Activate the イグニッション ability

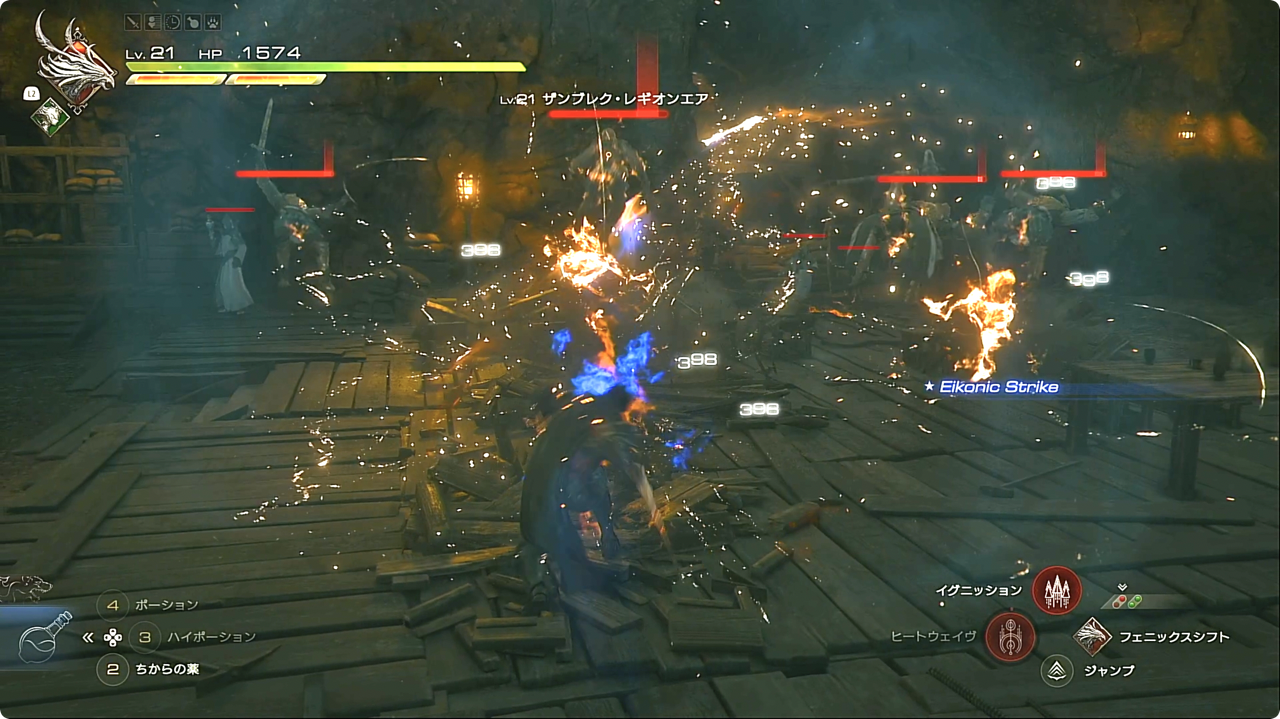(x=1056, y=590)
